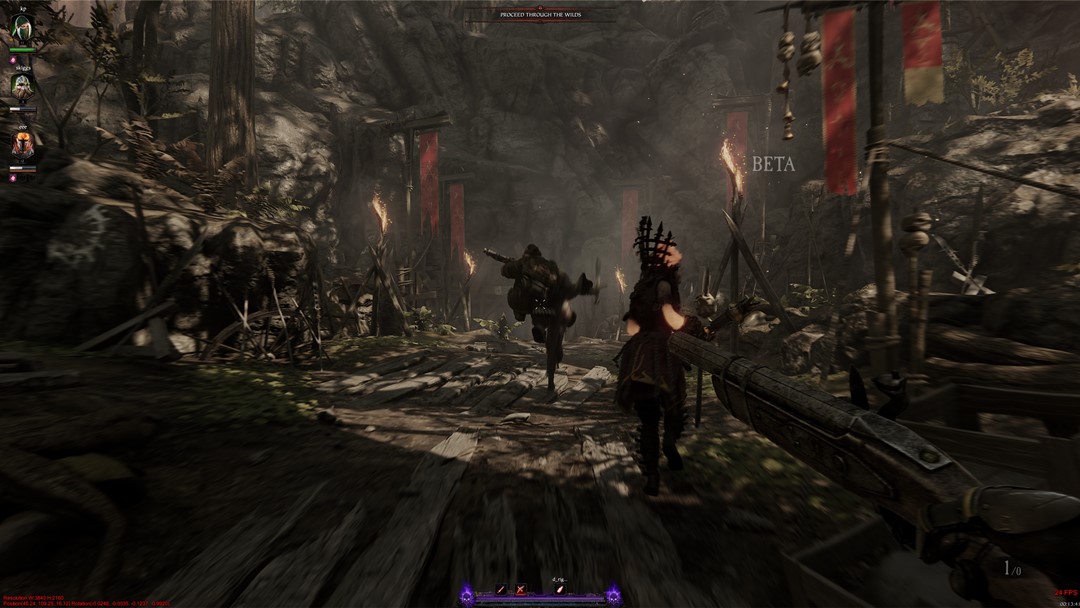Screen dimensions: 1080x608
Task: Select the single-blade melee weapon slot
Action: coord(500,590)
